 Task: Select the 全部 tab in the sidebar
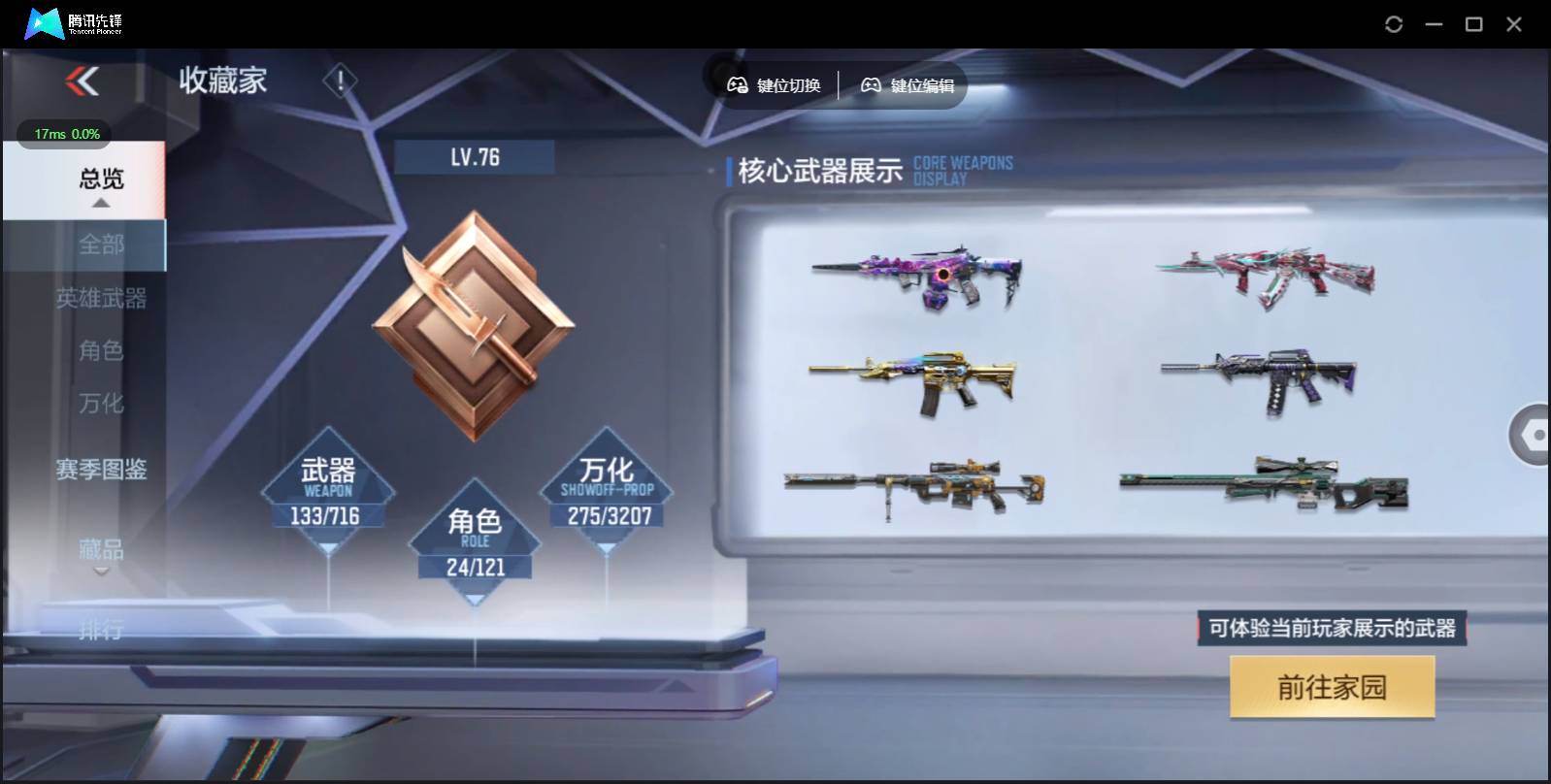100,245
